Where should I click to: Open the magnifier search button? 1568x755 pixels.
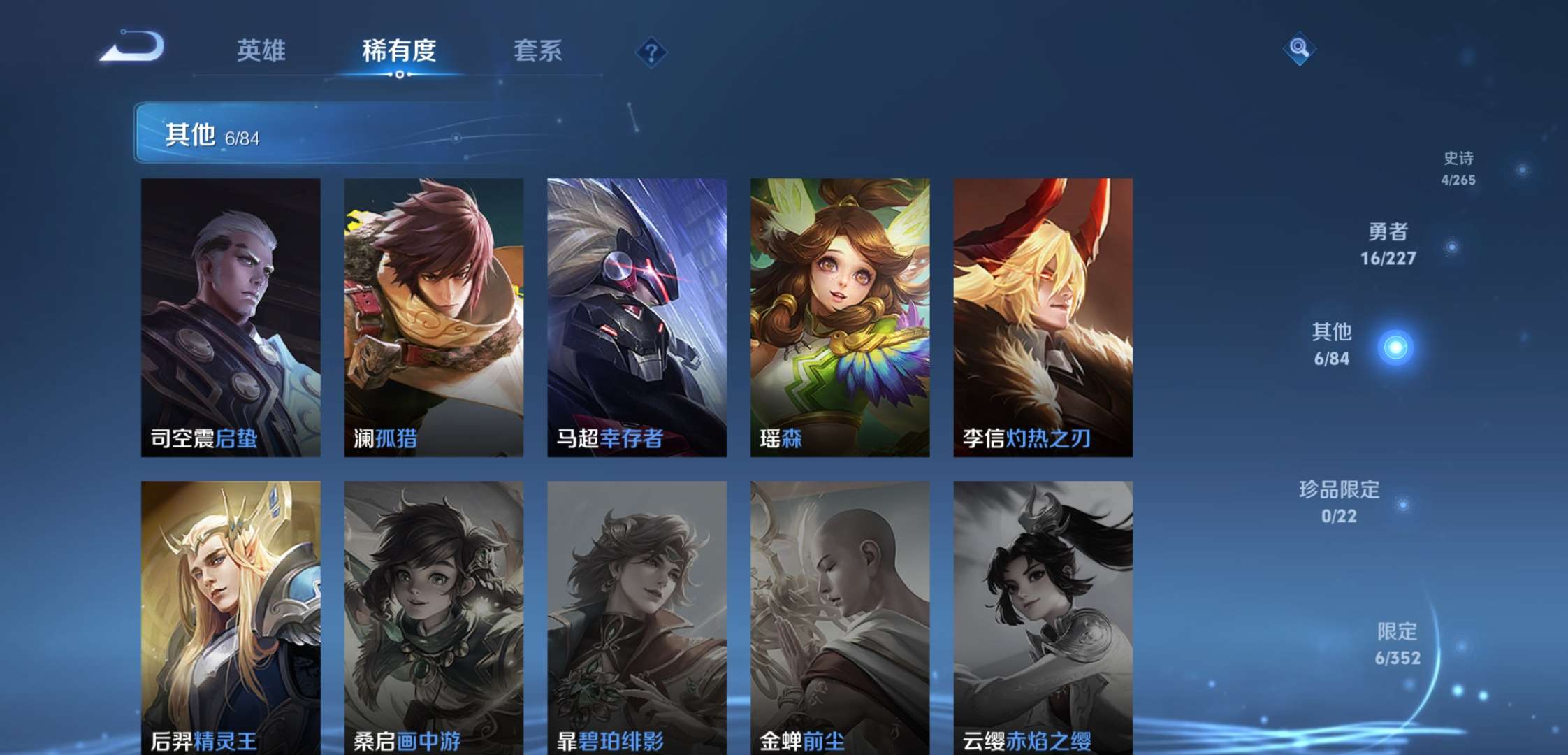(x=1299, y=48)
